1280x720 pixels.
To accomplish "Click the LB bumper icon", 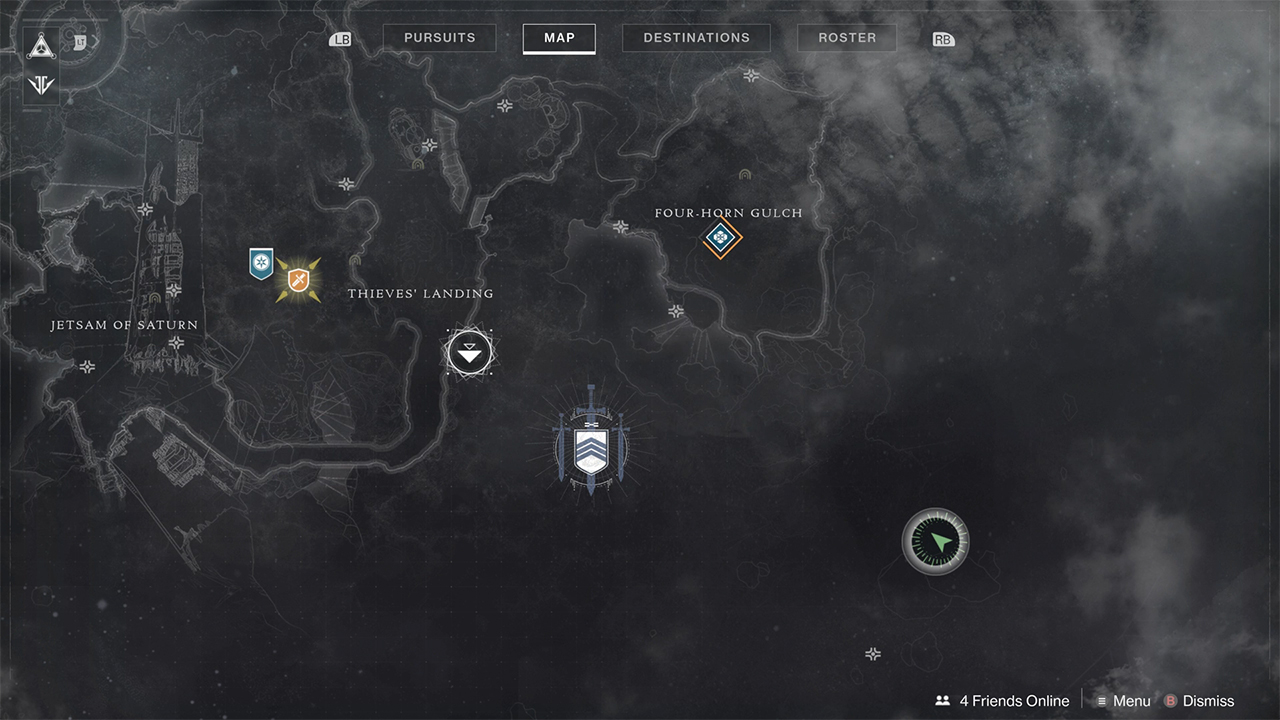I will 340,38.
